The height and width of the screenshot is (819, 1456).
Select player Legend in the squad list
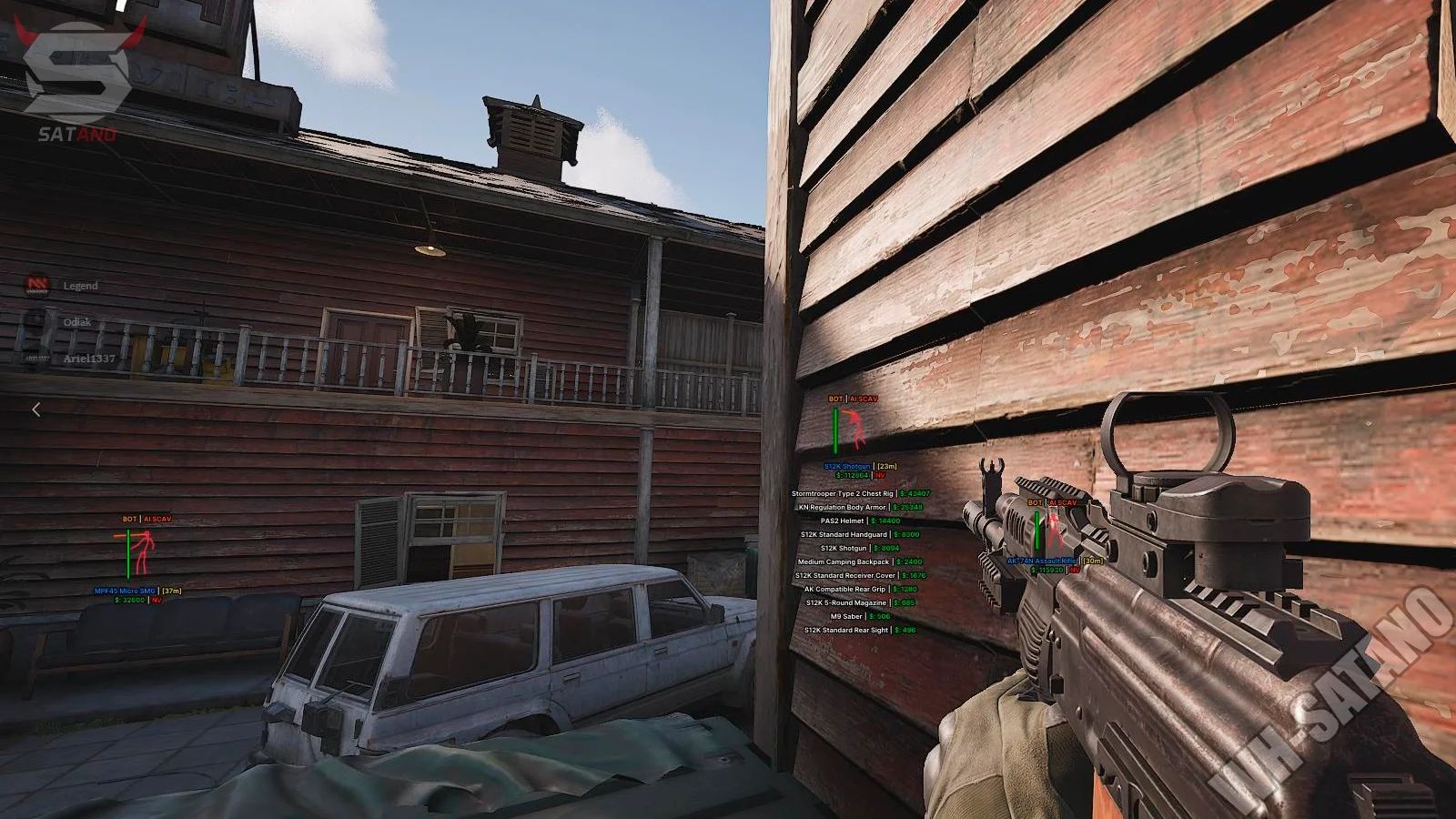80,286
